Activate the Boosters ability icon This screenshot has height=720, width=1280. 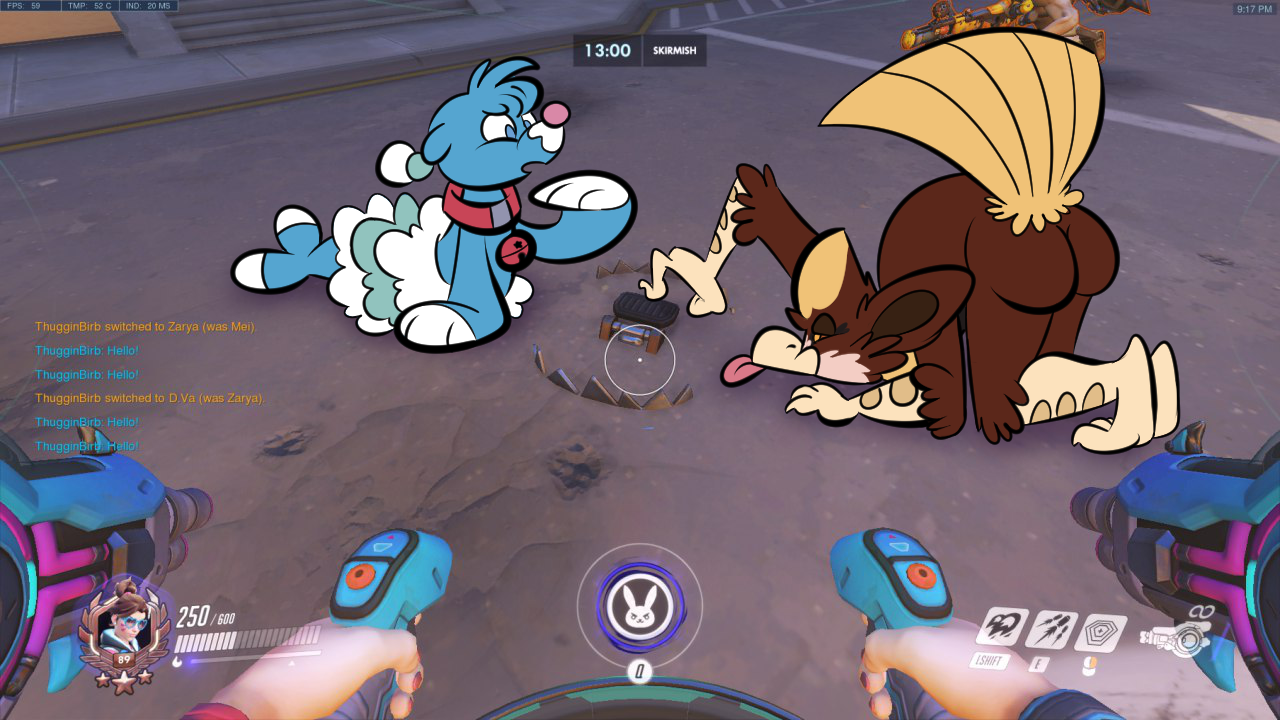point(1003,628)
